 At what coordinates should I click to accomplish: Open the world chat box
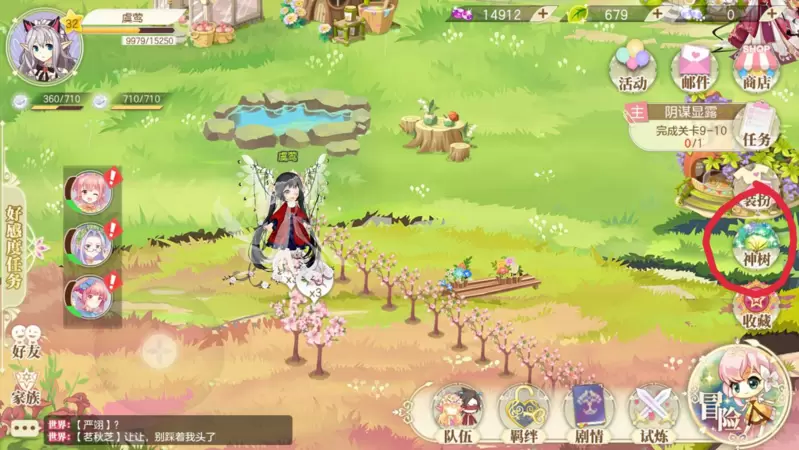150,431
